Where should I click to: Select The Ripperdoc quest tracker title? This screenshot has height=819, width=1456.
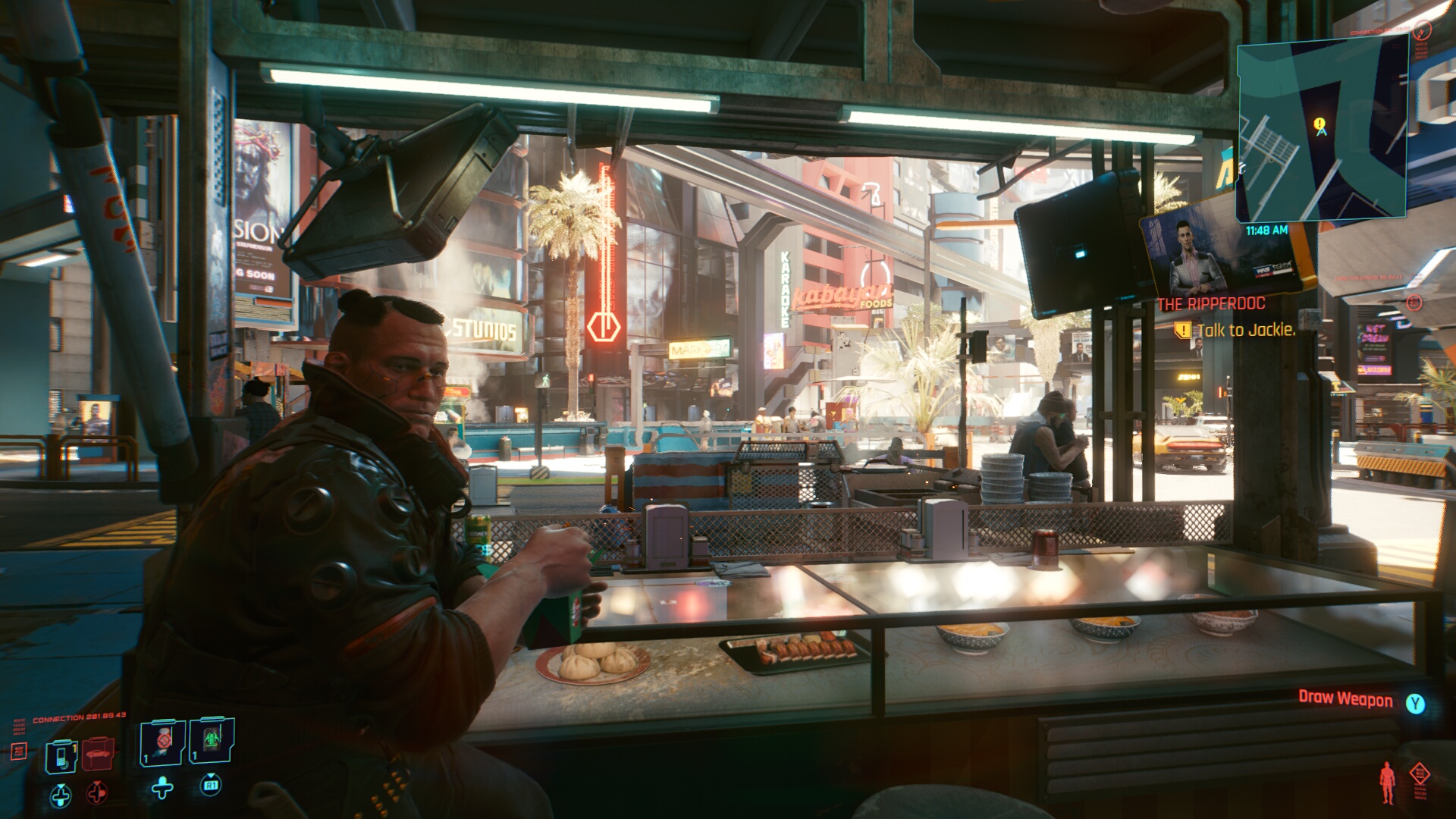[x=1211, y=304]
